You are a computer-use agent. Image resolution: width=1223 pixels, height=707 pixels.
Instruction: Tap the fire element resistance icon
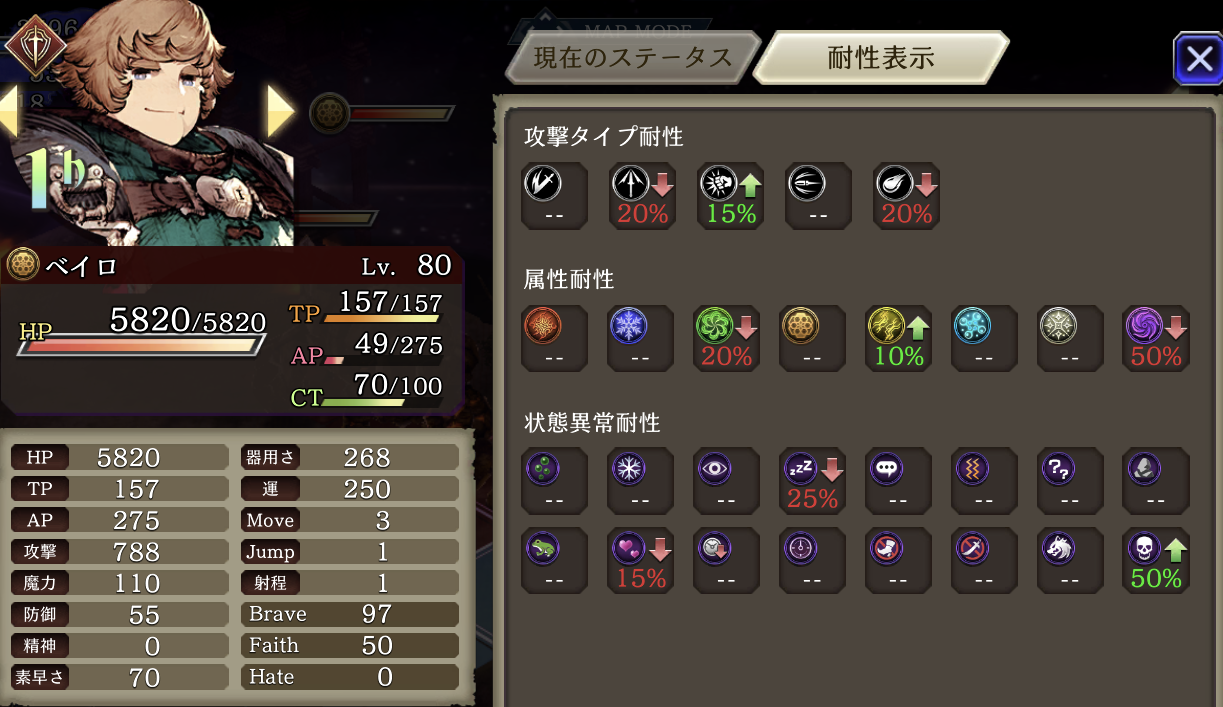(543, 326)
